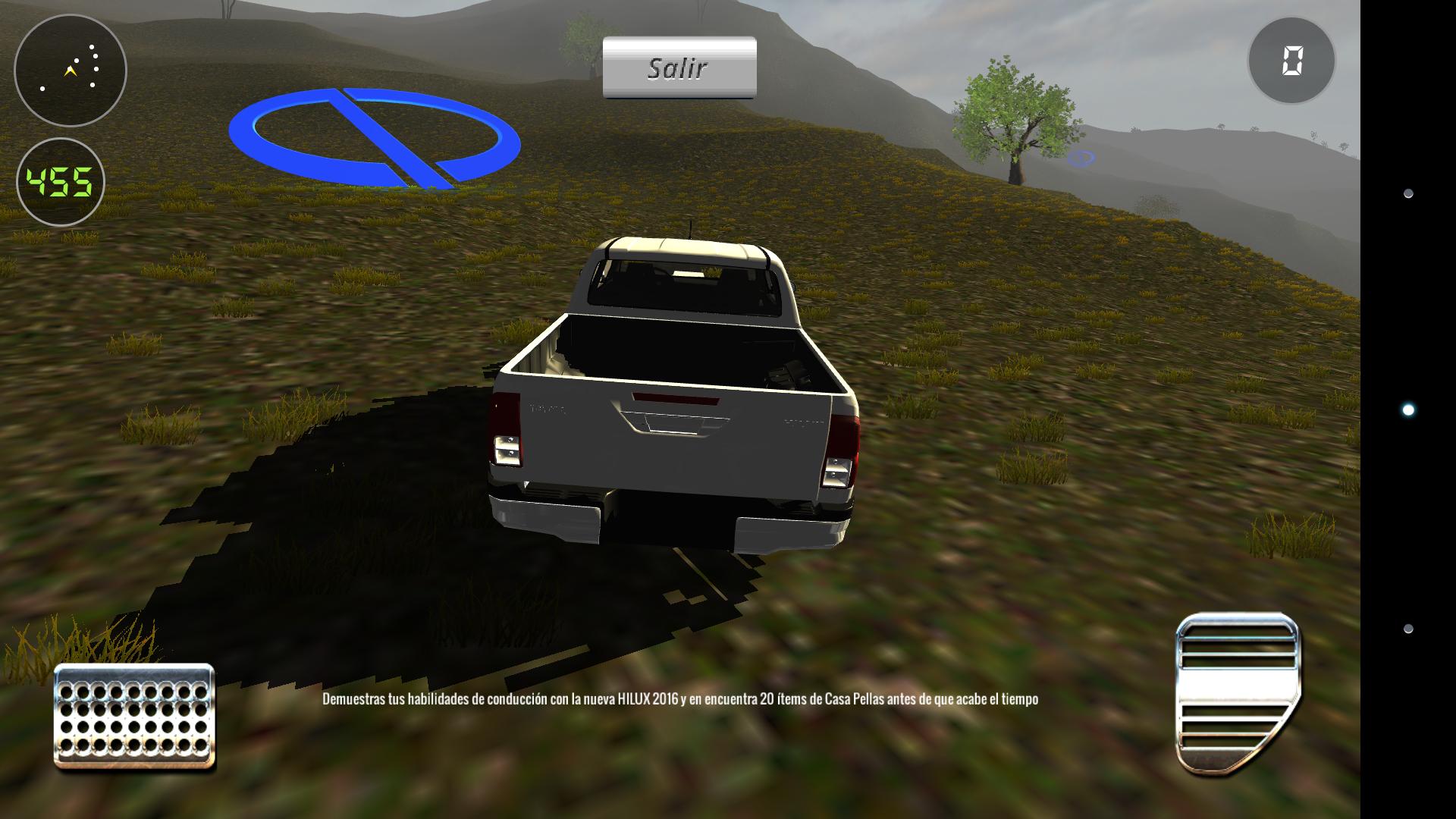Tap the Android home navigation dot

tap(1408, 410)
